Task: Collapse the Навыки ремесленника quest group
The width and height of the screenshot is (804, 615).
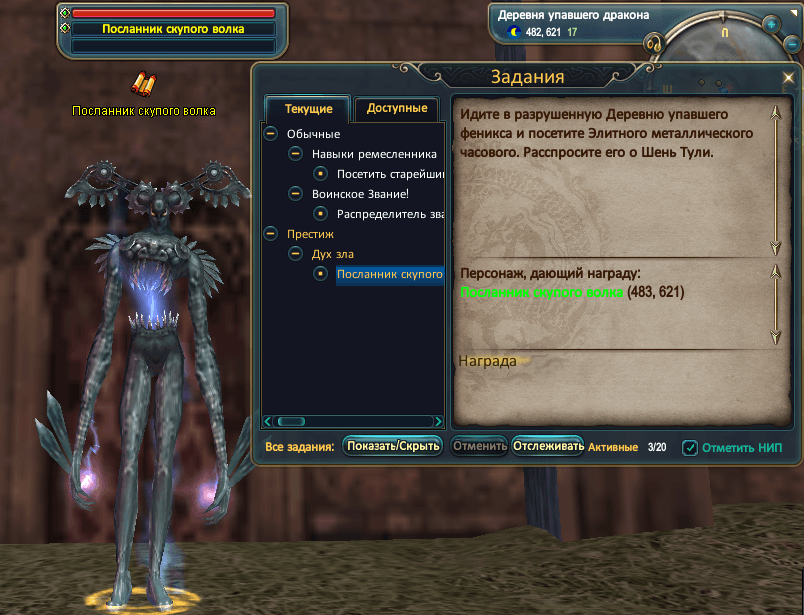Action: (295, 154)
